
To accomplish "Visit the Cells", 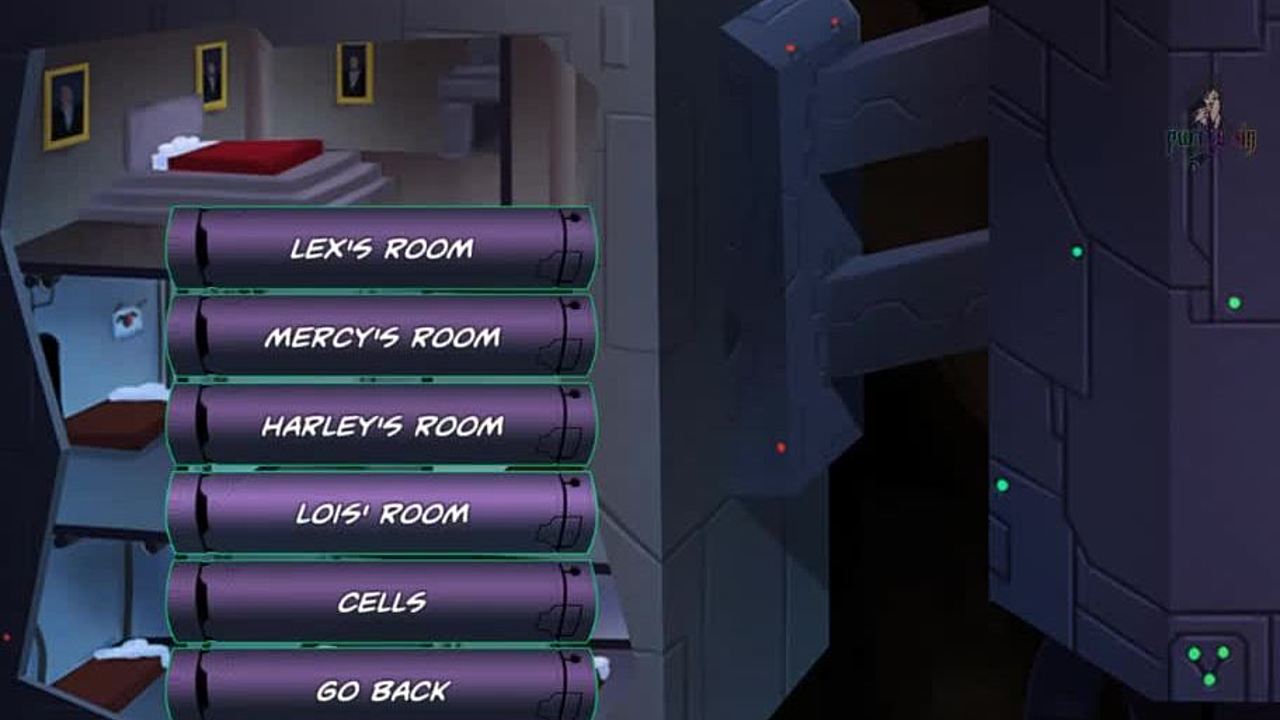I will click(x=381, y=602).
